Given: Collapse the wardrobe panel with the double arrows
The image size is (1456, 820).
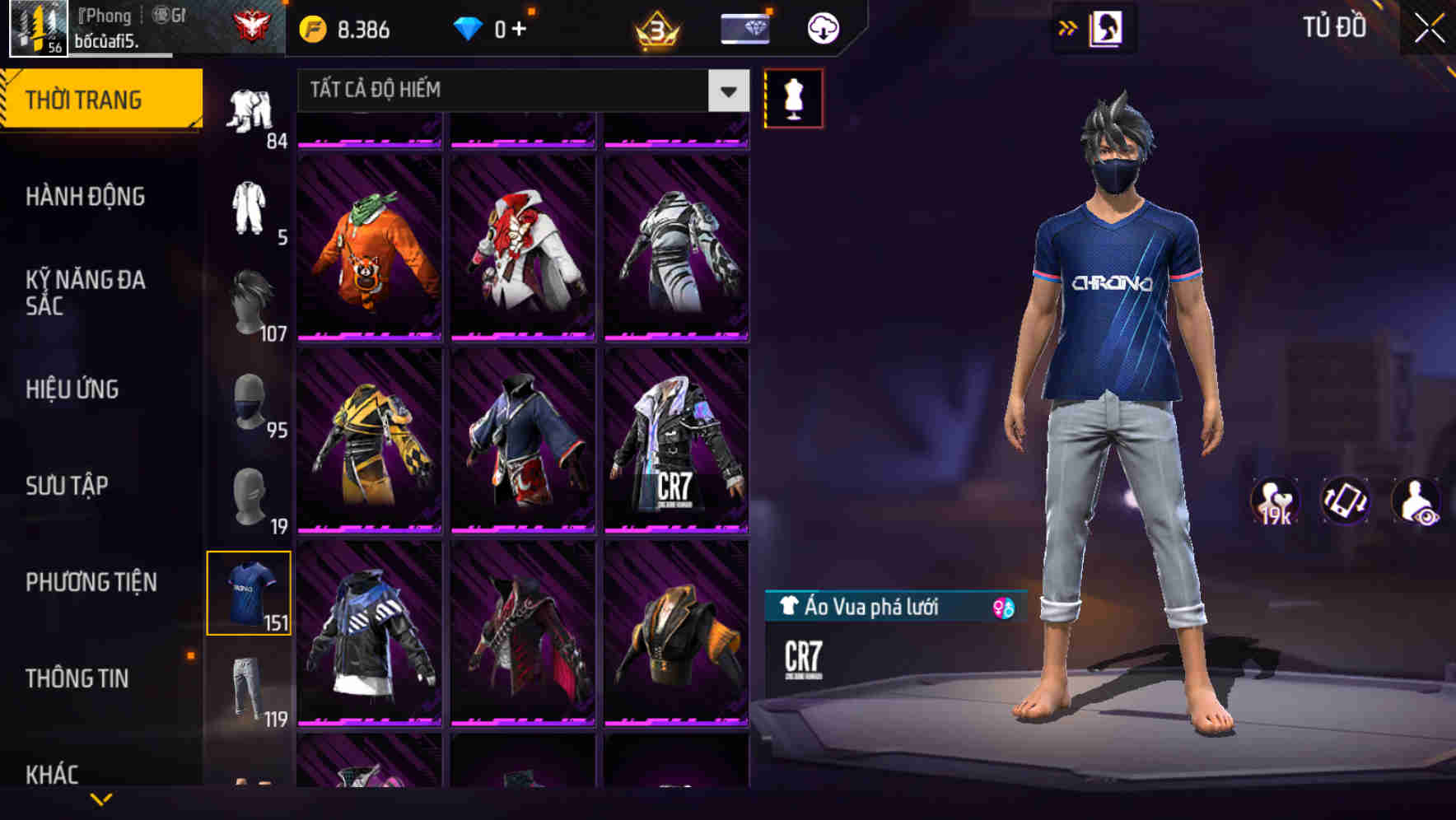Looking at the screenshot, I should [1068, 27].
